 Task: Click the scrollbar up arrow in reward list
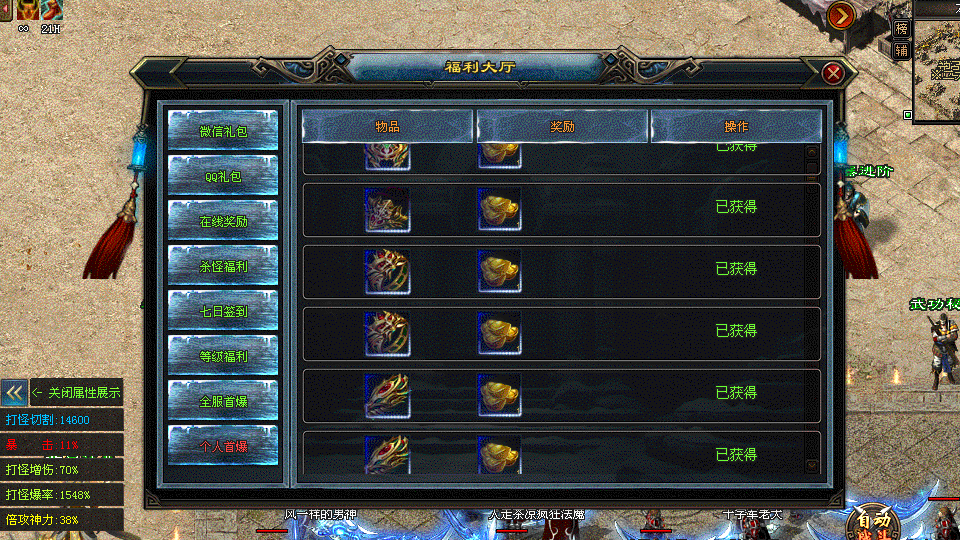click(812, 153)
